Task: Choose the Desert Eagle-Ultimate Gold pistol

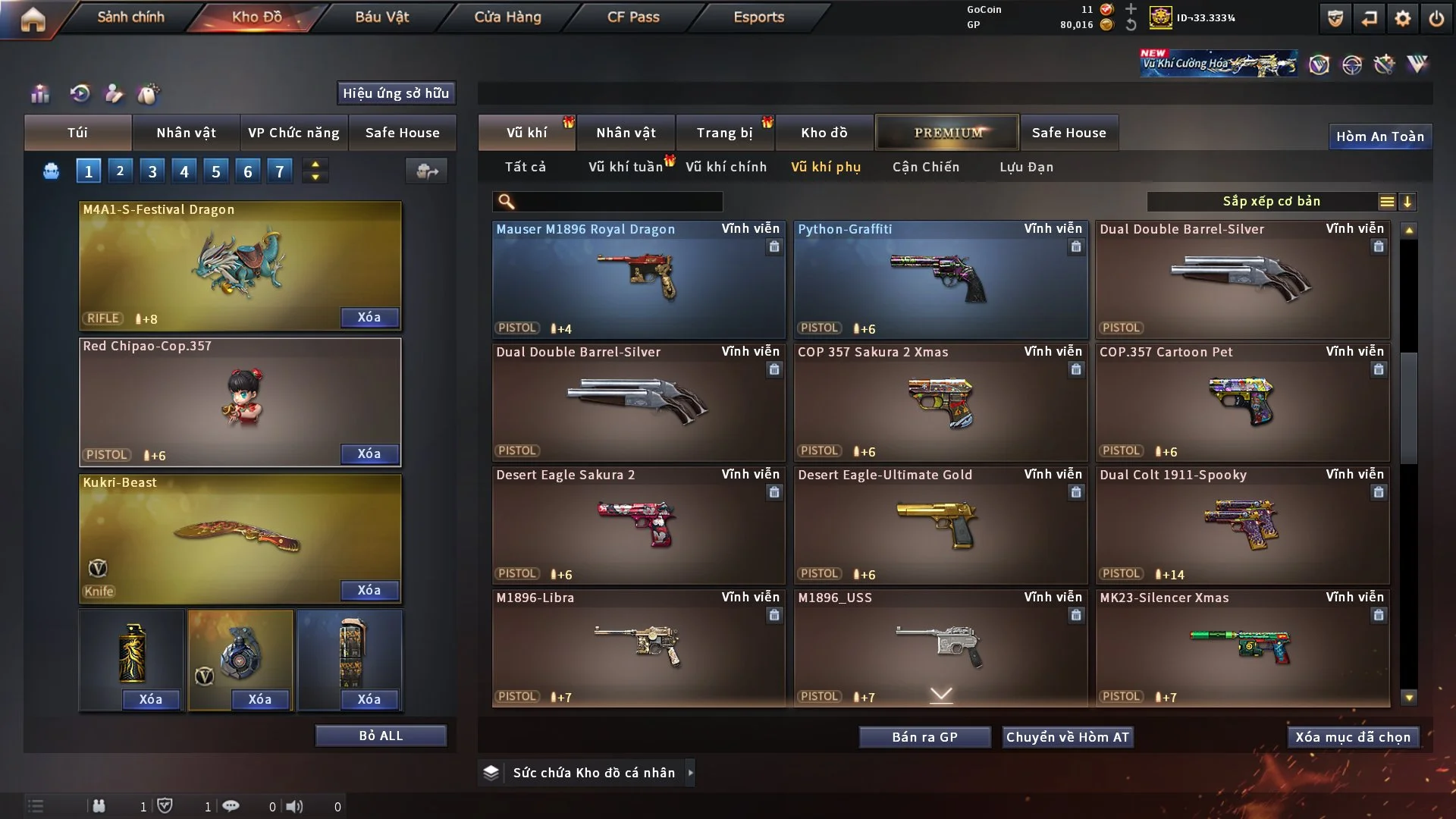Action: (x=940, y=525)
